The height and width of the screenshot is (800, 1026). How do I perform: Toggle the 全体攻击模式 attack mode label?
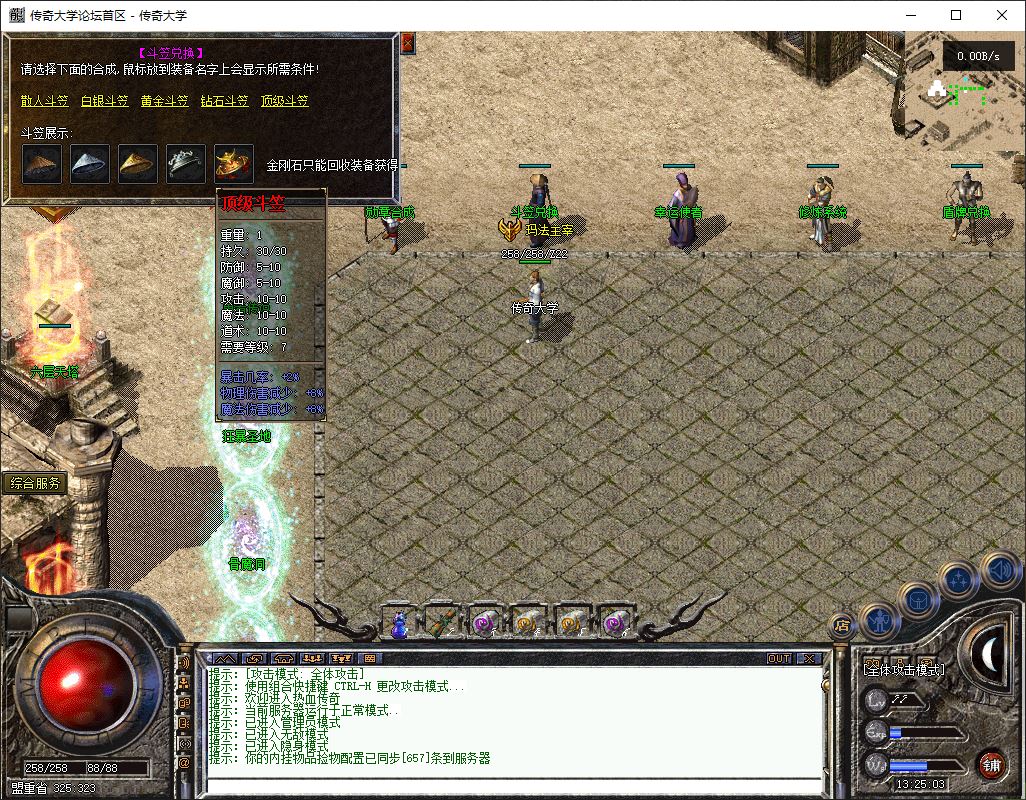coord(905,669)
